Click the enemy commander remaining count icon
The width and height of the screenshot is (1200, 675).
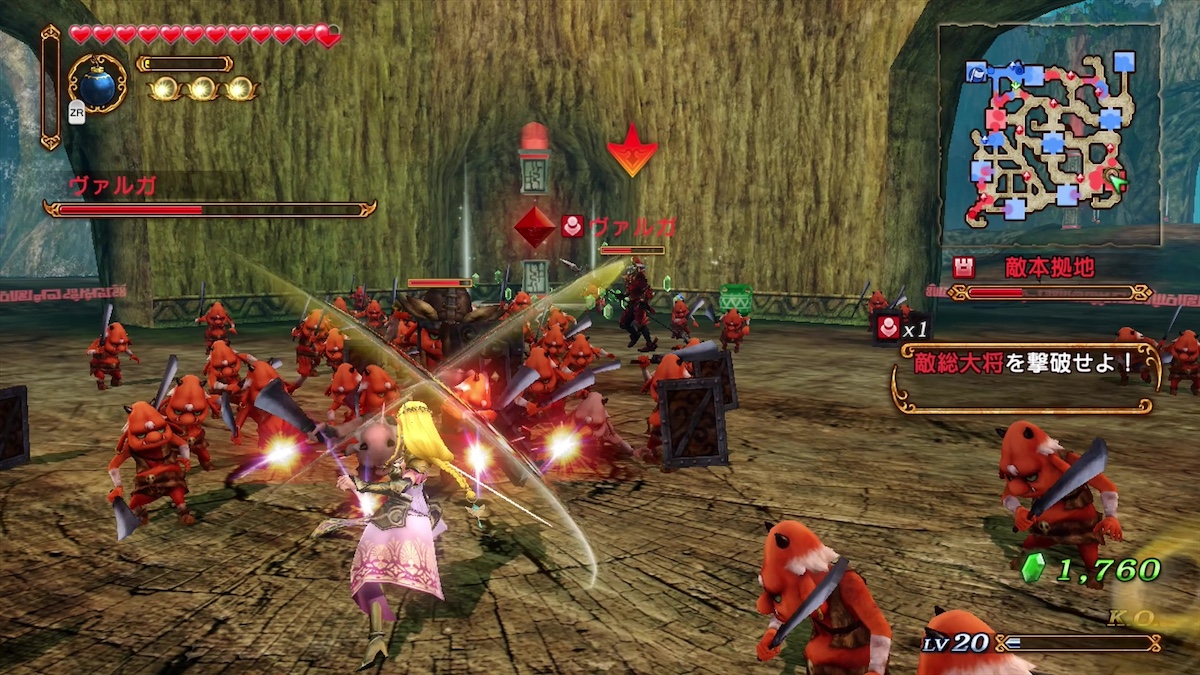889,327
